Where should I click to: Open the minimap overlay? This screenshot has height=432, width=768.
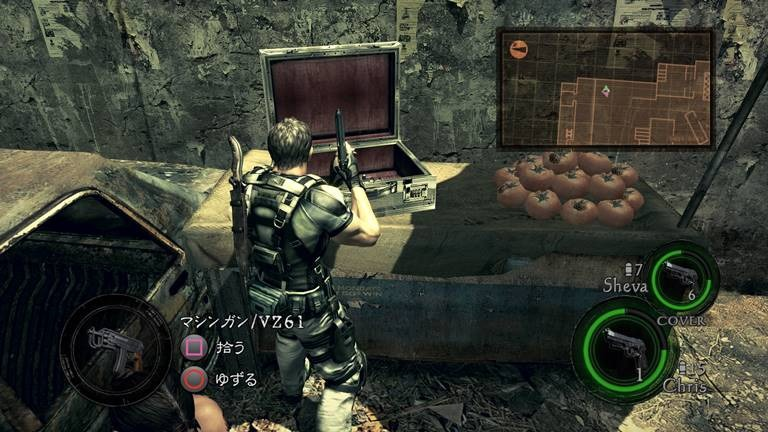(605, 87)
